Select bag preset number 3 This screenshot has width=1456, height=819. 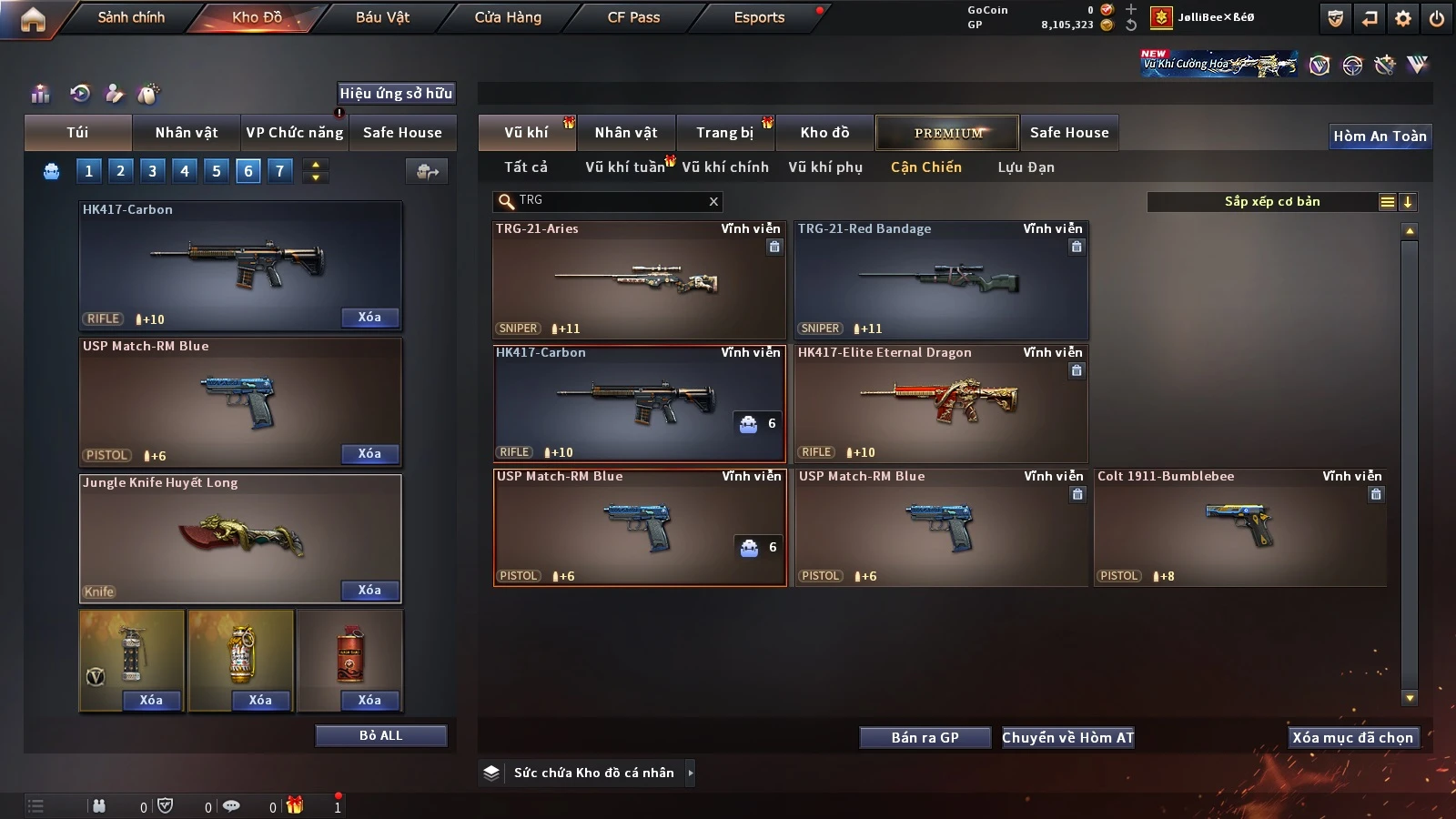click(x=153, y=170)
